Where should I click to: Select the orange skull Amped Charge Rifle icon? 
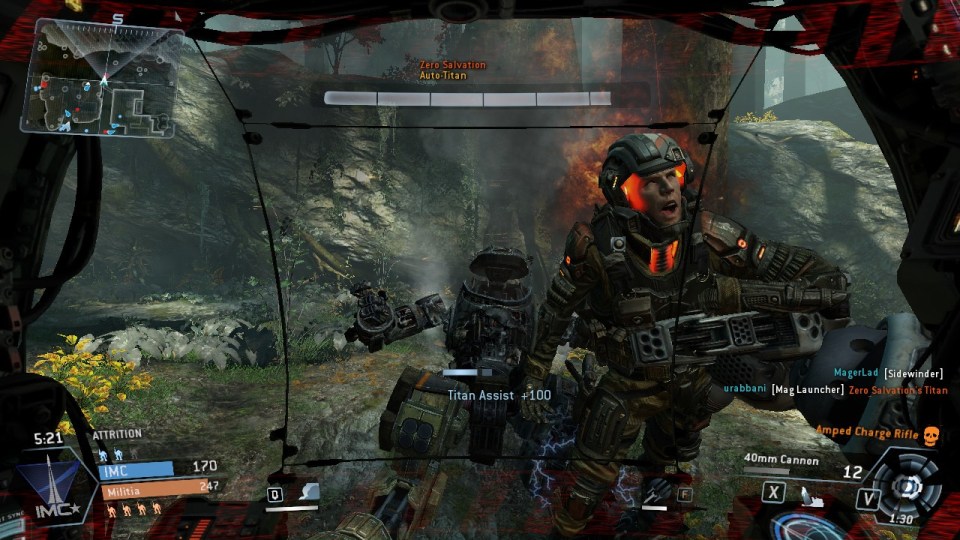point(931,433)
